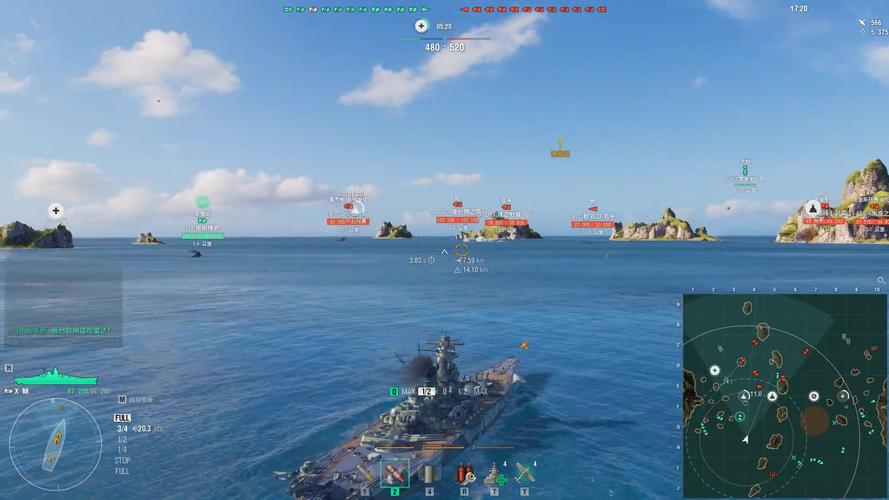This screenshot has width=889, height=500.
Task: Set the throttle to STOP
Action: (x=122, y=461)
